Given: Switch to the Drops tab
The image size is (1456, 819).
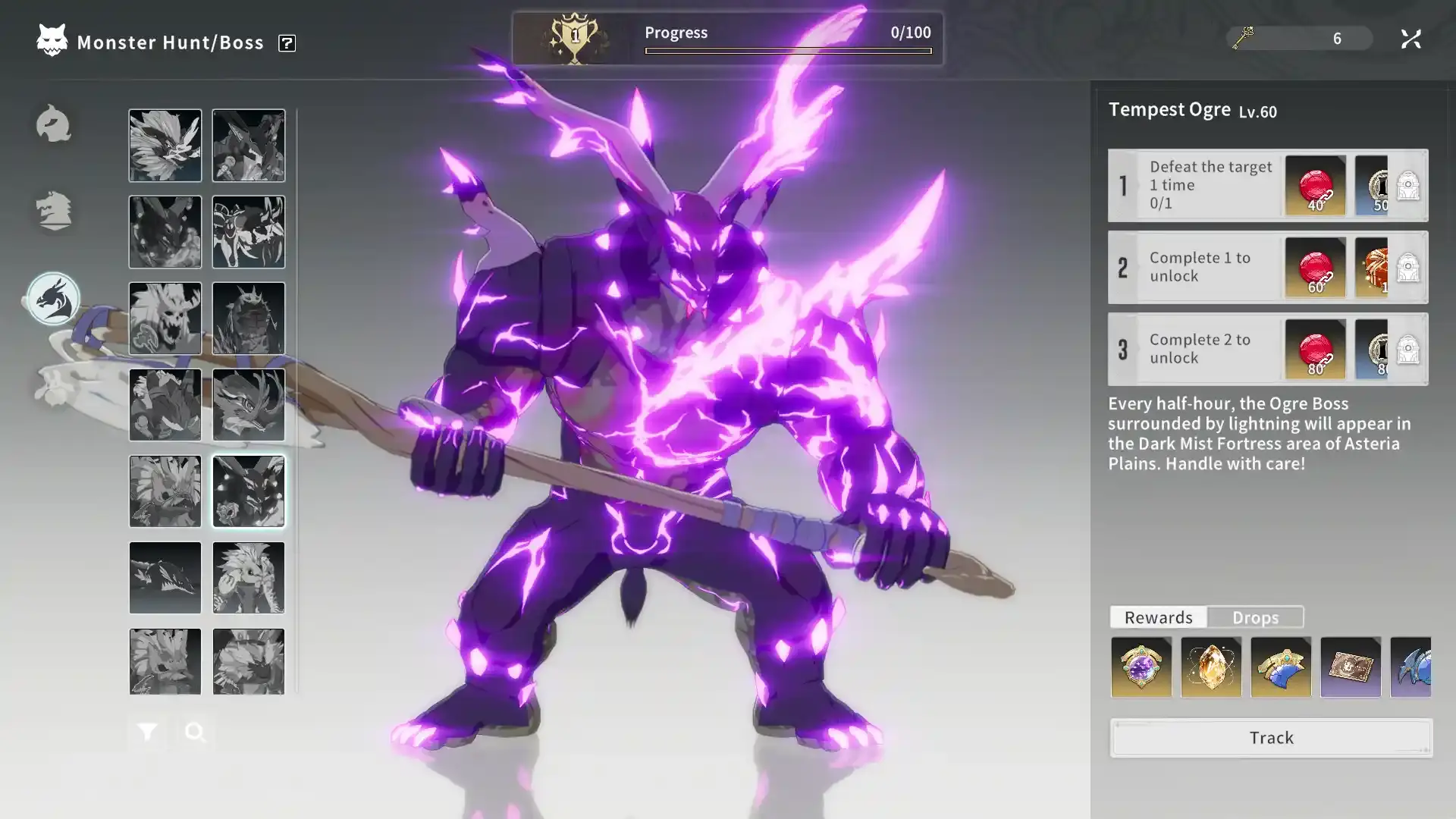Looking at the screenshot, I should point(1255,617).
